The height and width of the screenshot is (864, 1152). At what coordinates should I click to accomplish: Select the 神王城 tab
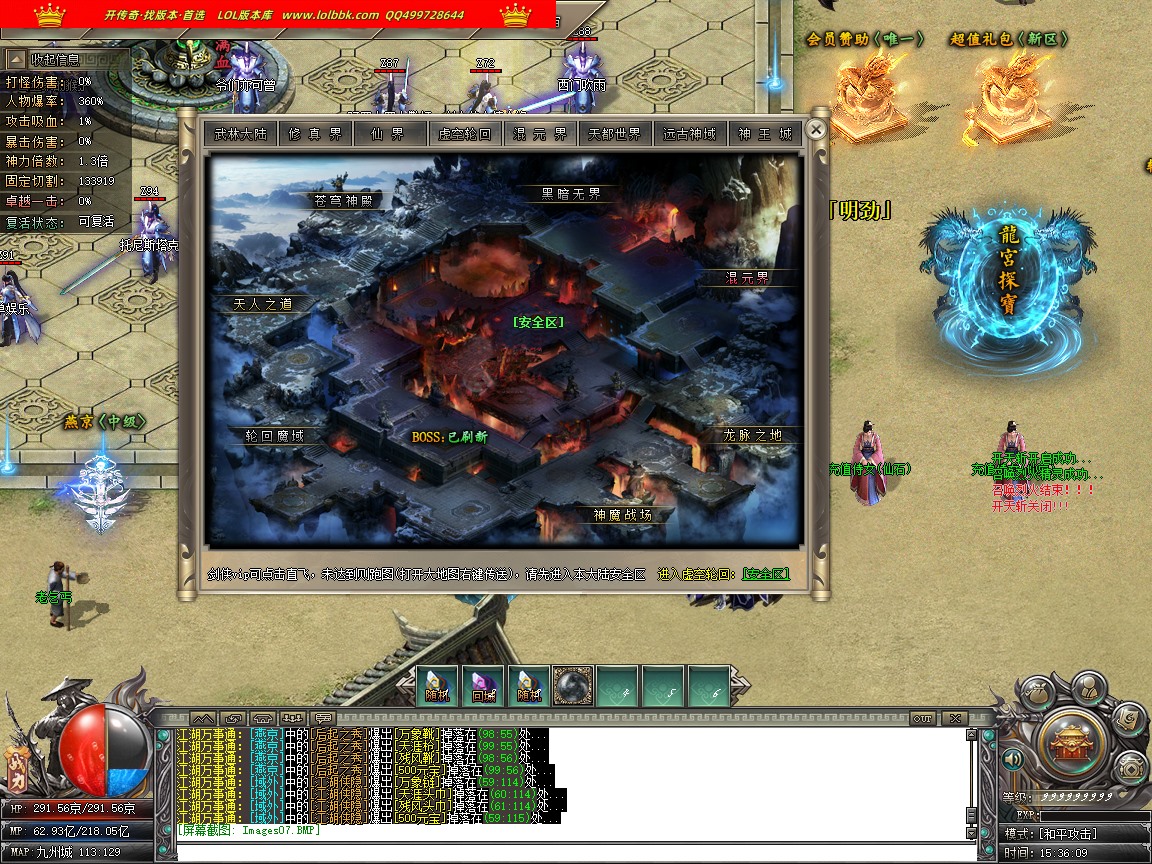click(x=765, y=134)
